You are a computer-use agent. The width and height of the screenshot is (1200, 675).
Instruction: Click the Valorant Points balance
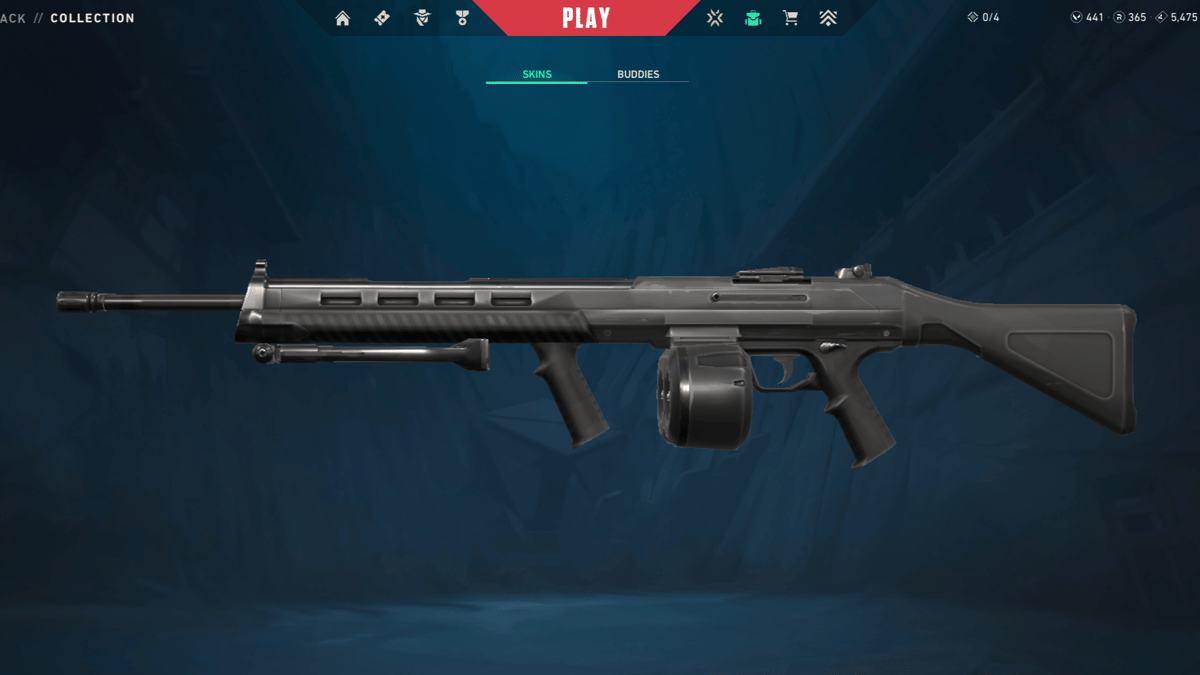pyautogui.click(x=1087, y=18)
